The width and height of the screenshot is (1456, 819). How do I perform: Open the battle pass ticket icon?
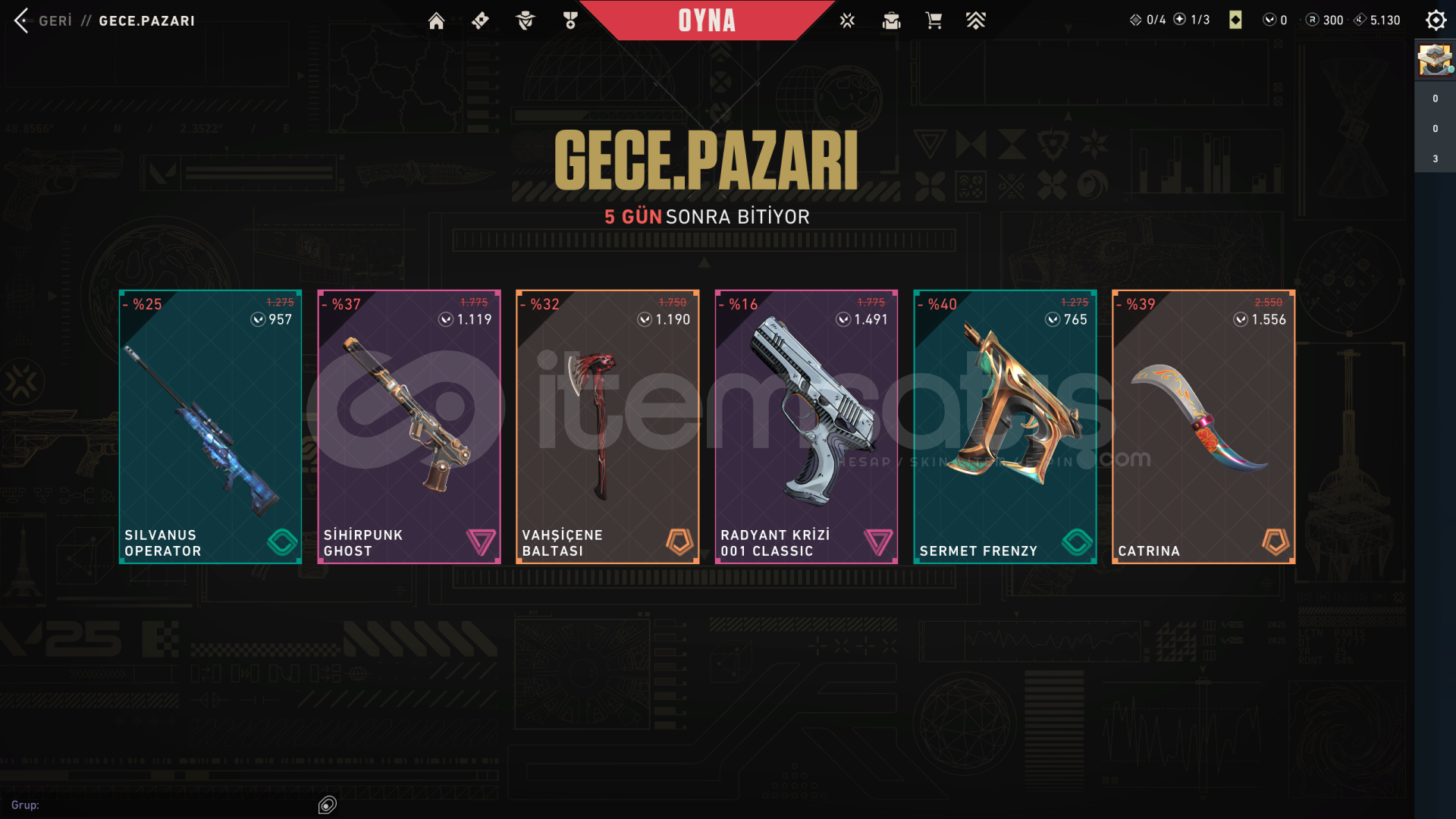(x=480, y=20)
